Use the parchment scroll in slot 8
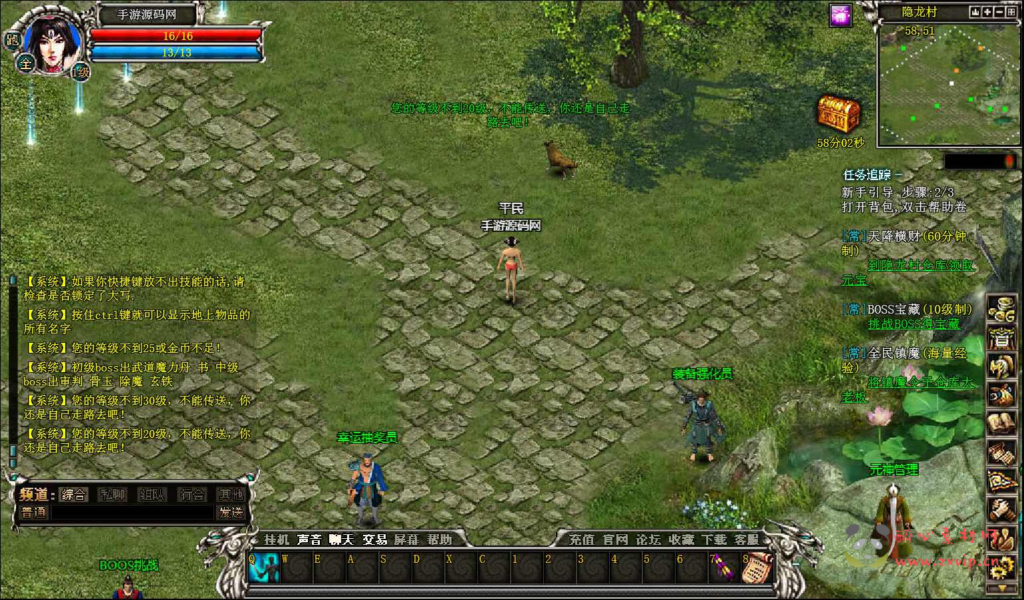1024x600 pixels. [757, 568]
